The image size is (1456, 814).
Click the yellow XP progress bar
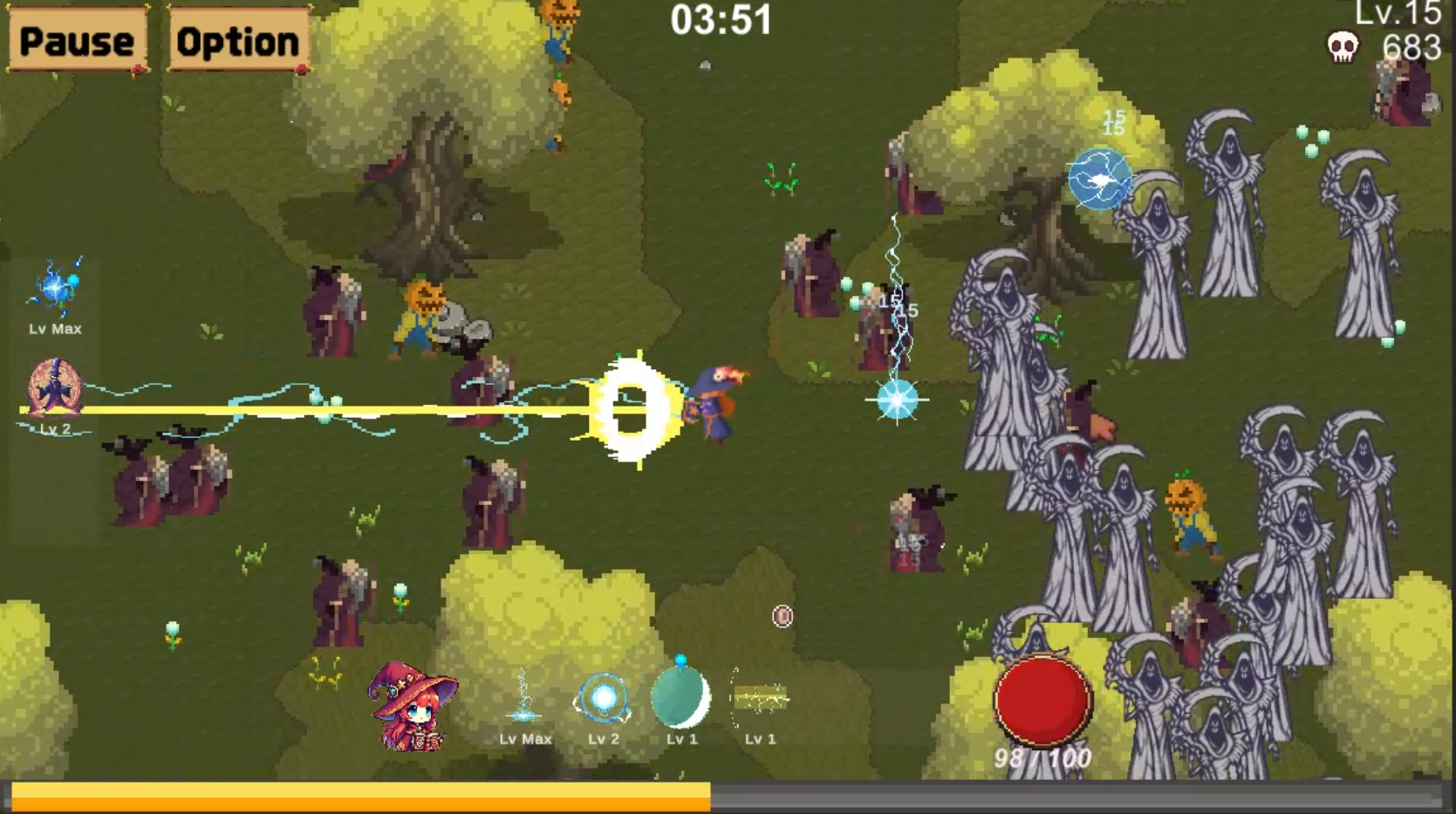pyautogui.click(x=358, y=797)
